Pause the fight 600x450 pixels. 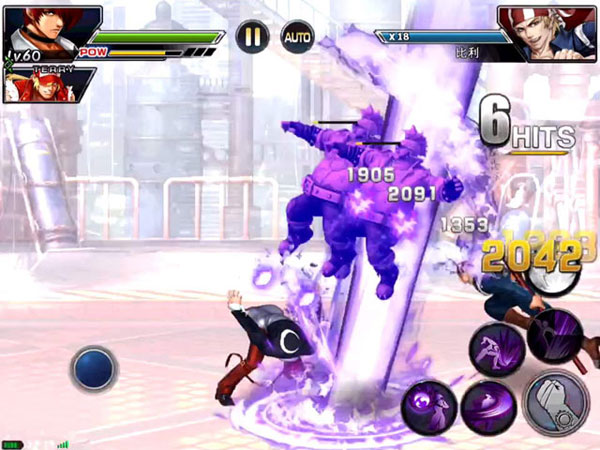253,37
